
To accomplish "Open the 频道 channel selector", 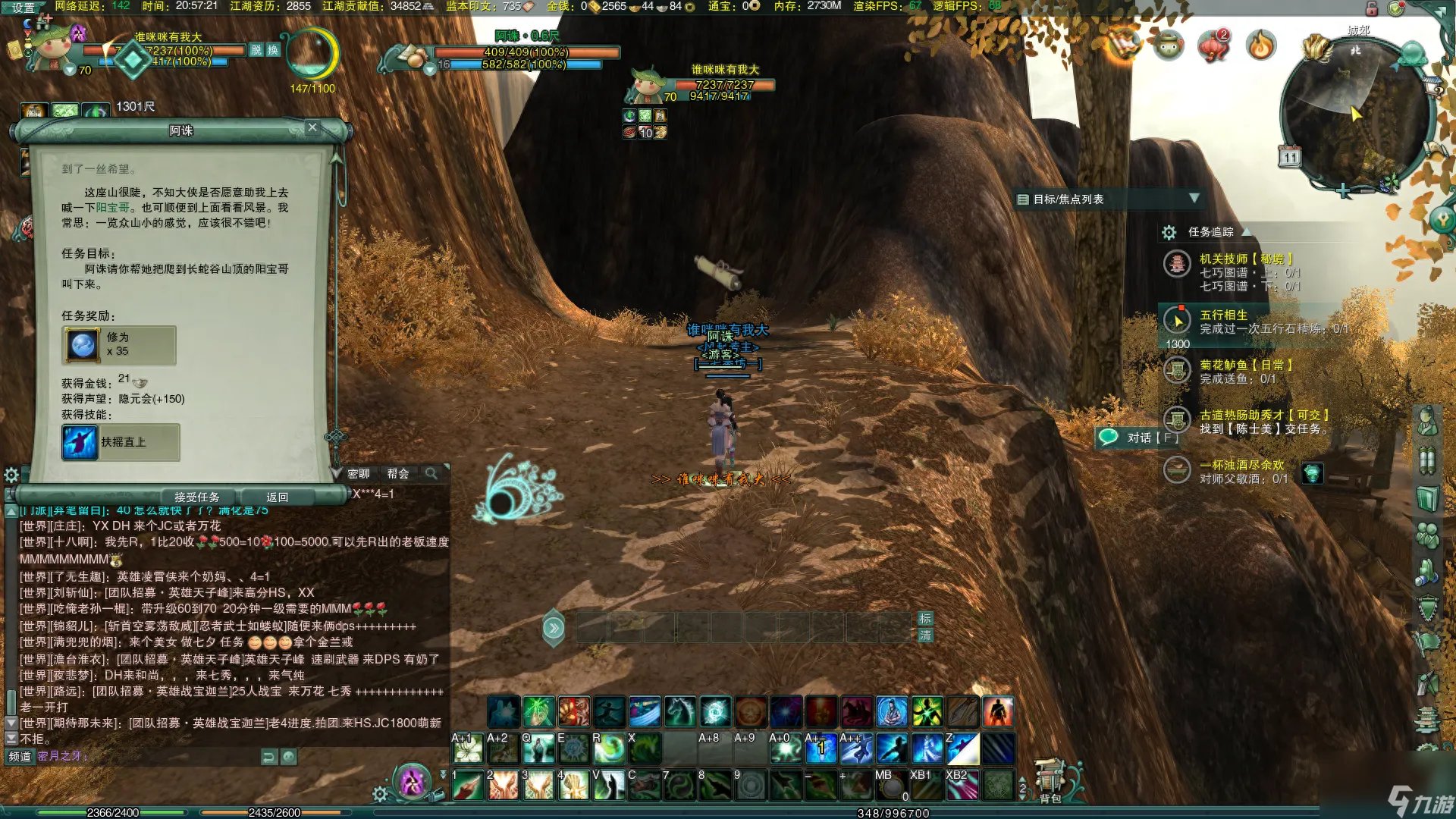I will [x=20, y=756].
